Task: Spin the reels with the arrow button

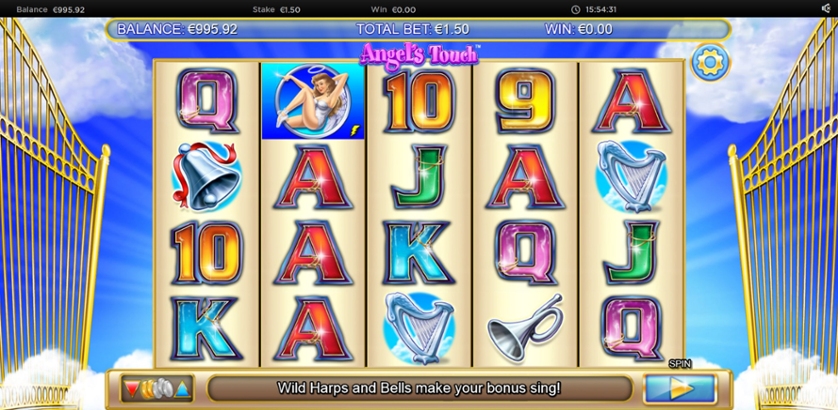Action: 680,388
